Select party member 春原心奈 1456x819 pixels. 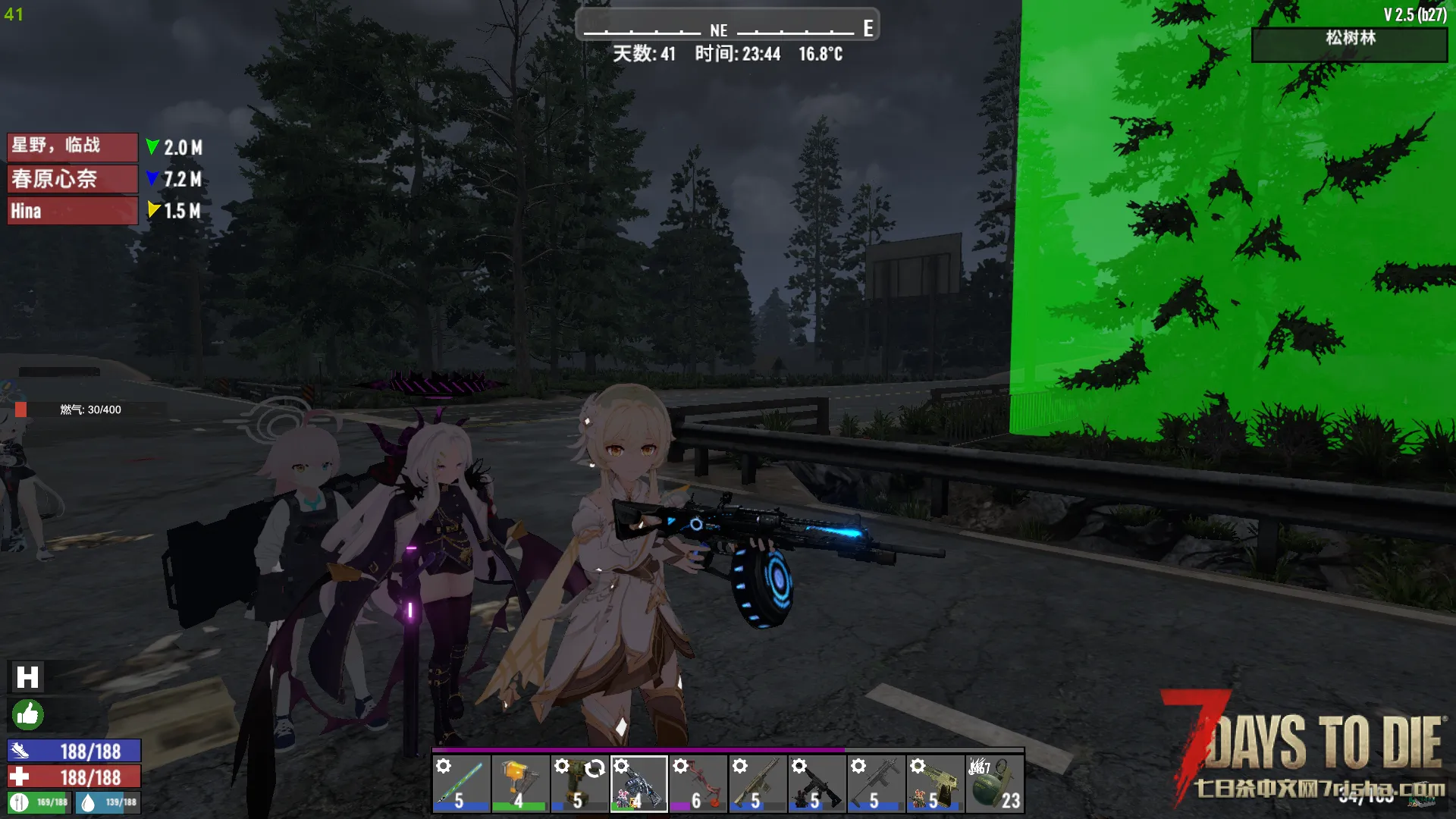tap(72, 179)
